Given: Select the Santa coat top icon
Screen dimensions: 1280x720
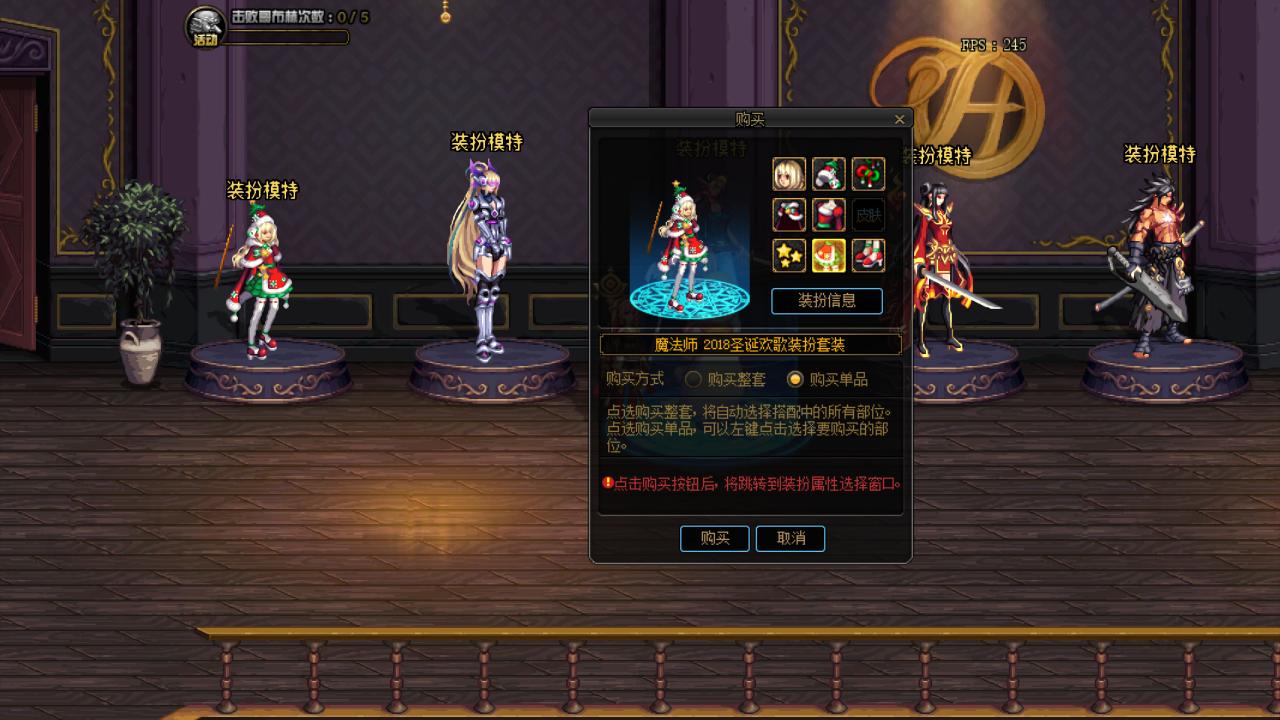Looking at the screenshot, I should [828, 214].
